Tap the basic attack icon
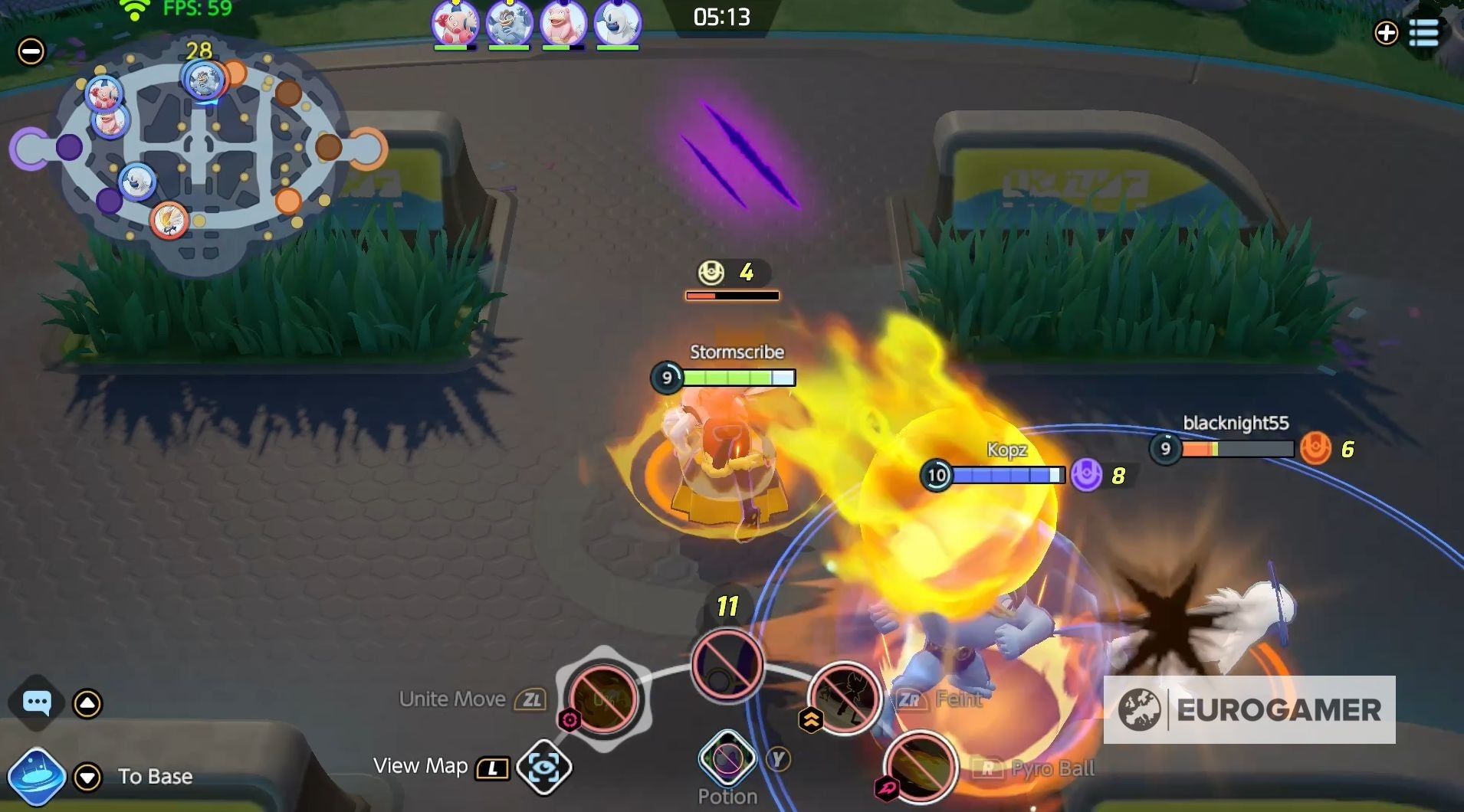The width and height of the screenshot is (1464, 812). 724,665
